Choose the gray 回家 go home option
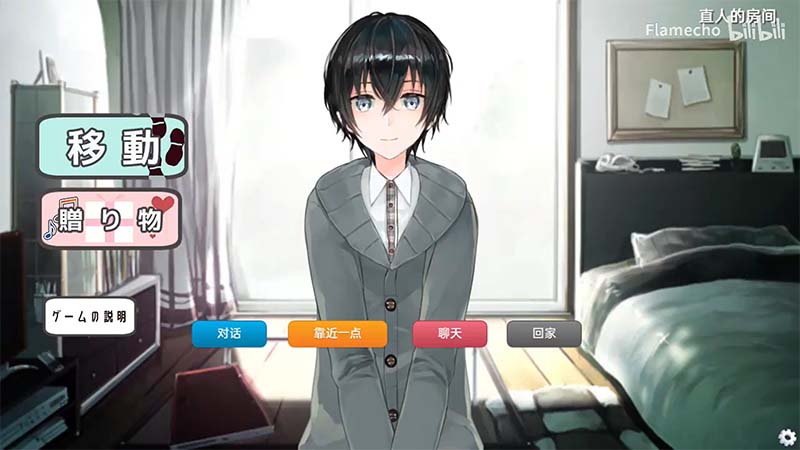Viewport: 800px width, 450px height. pos(543,333)
